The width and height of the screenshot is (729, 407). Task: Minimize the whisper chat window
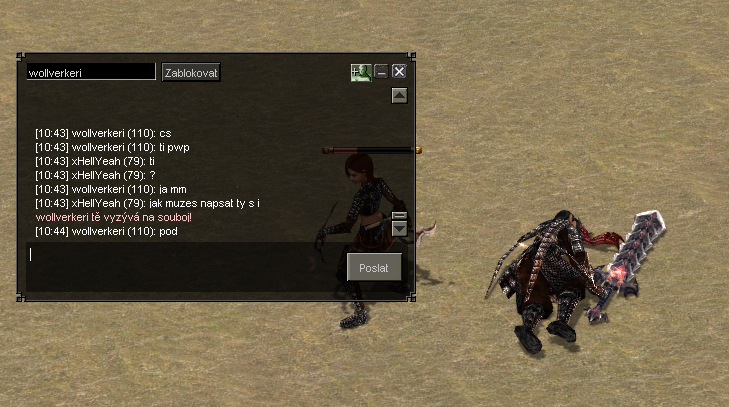click(x=381, y=72)
